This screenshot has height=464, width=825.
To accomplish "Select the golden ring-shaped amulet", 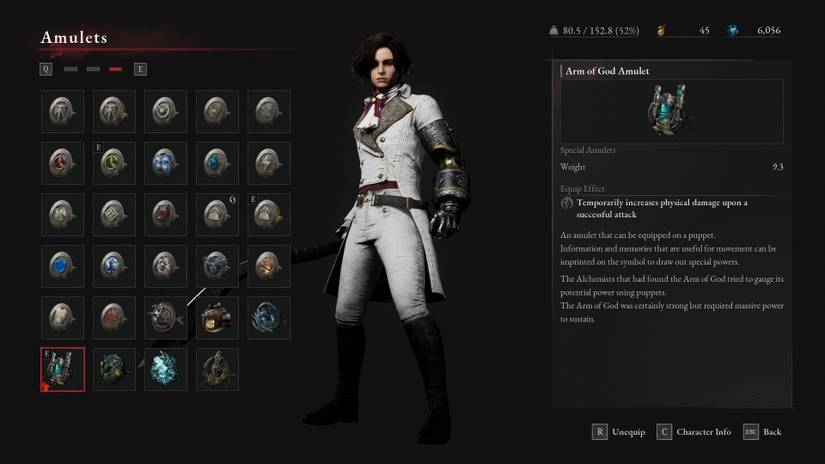I will [x=217, y=369].
